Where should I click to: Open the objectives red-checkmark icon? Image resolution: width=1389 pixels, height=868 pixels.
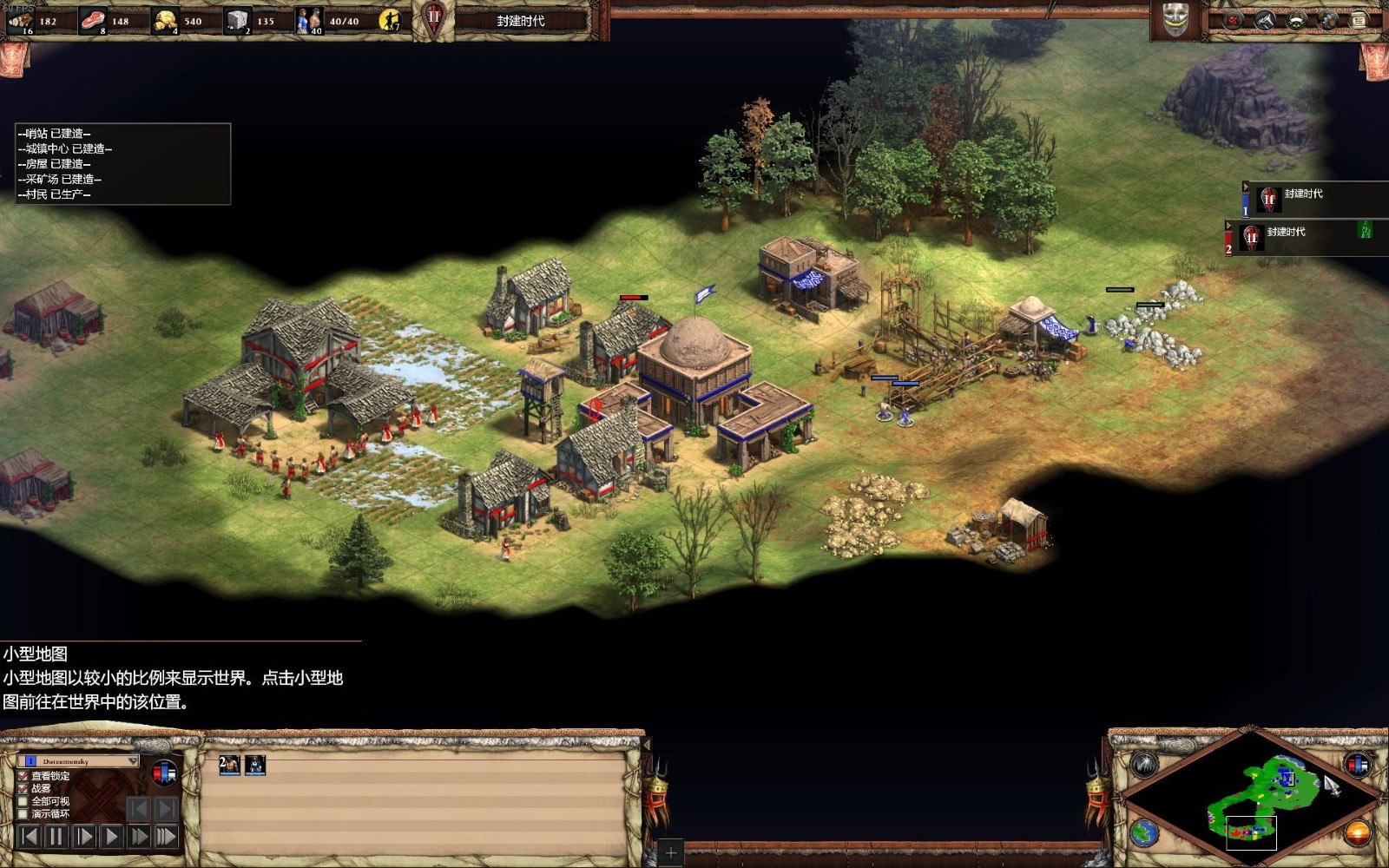[x=1233, y=20]
